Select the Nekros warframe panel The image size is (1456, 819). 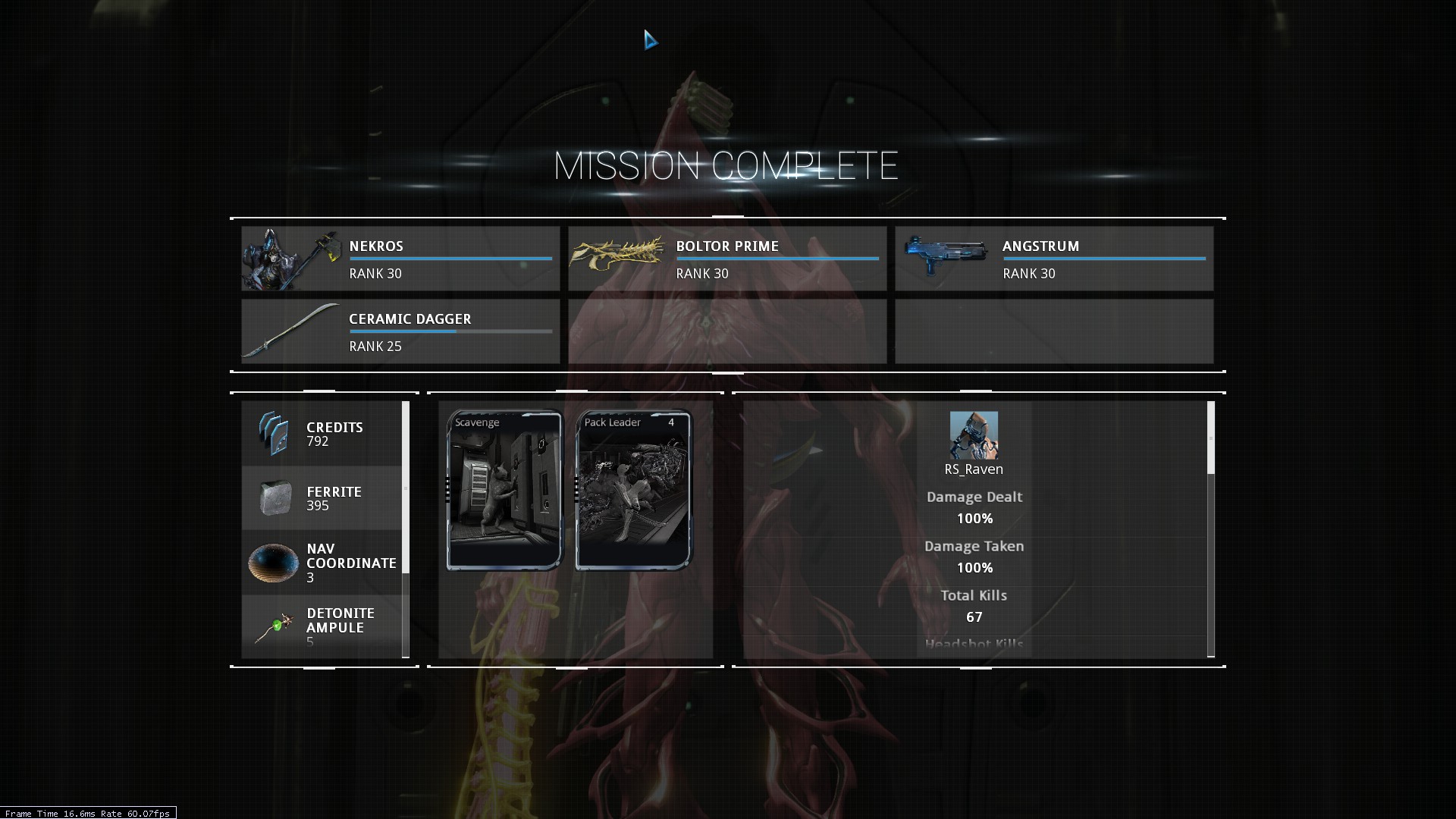click(400, 259)
